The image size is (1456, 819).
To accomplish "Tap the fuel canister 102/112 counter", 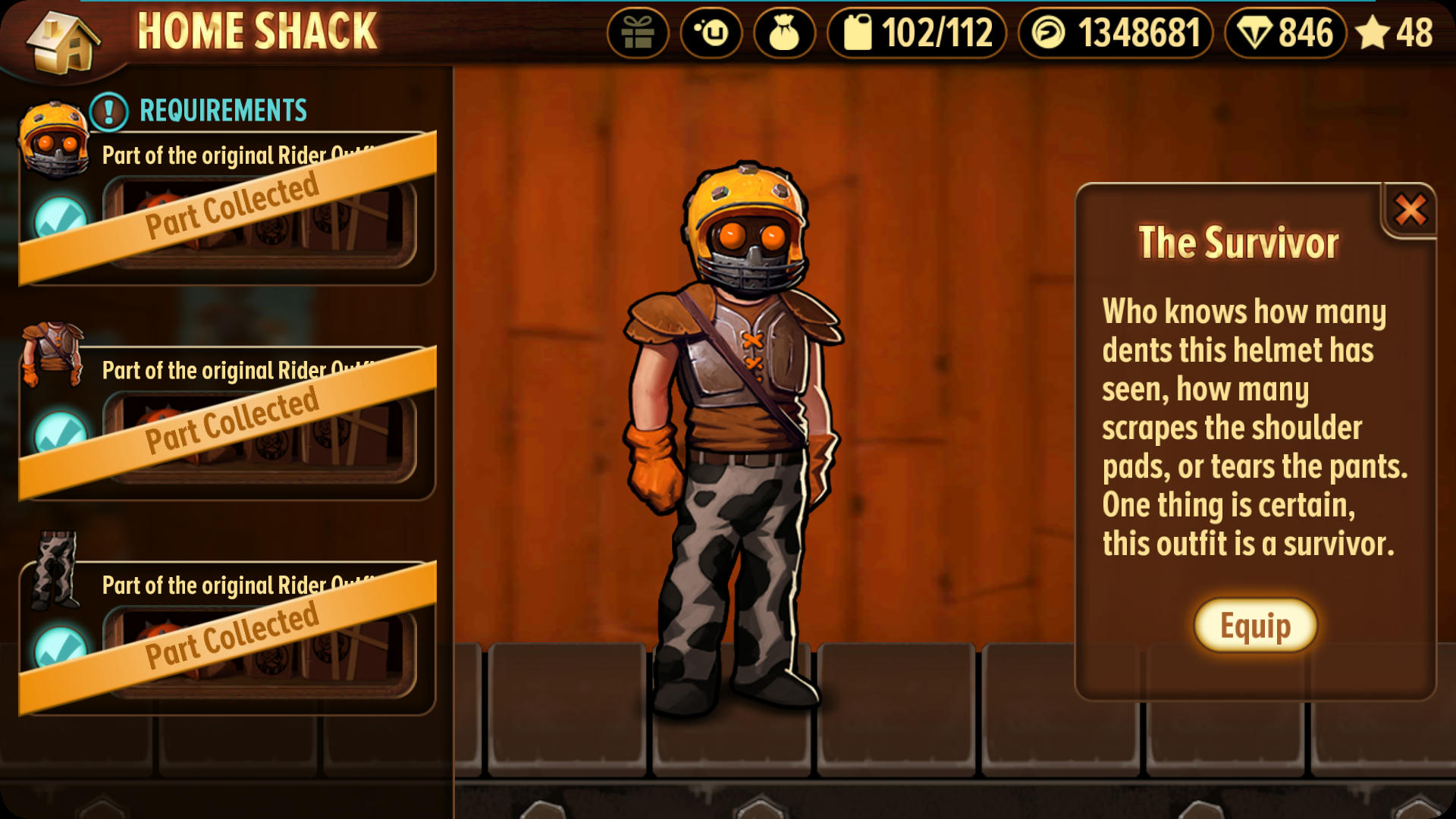I will 917,33.
